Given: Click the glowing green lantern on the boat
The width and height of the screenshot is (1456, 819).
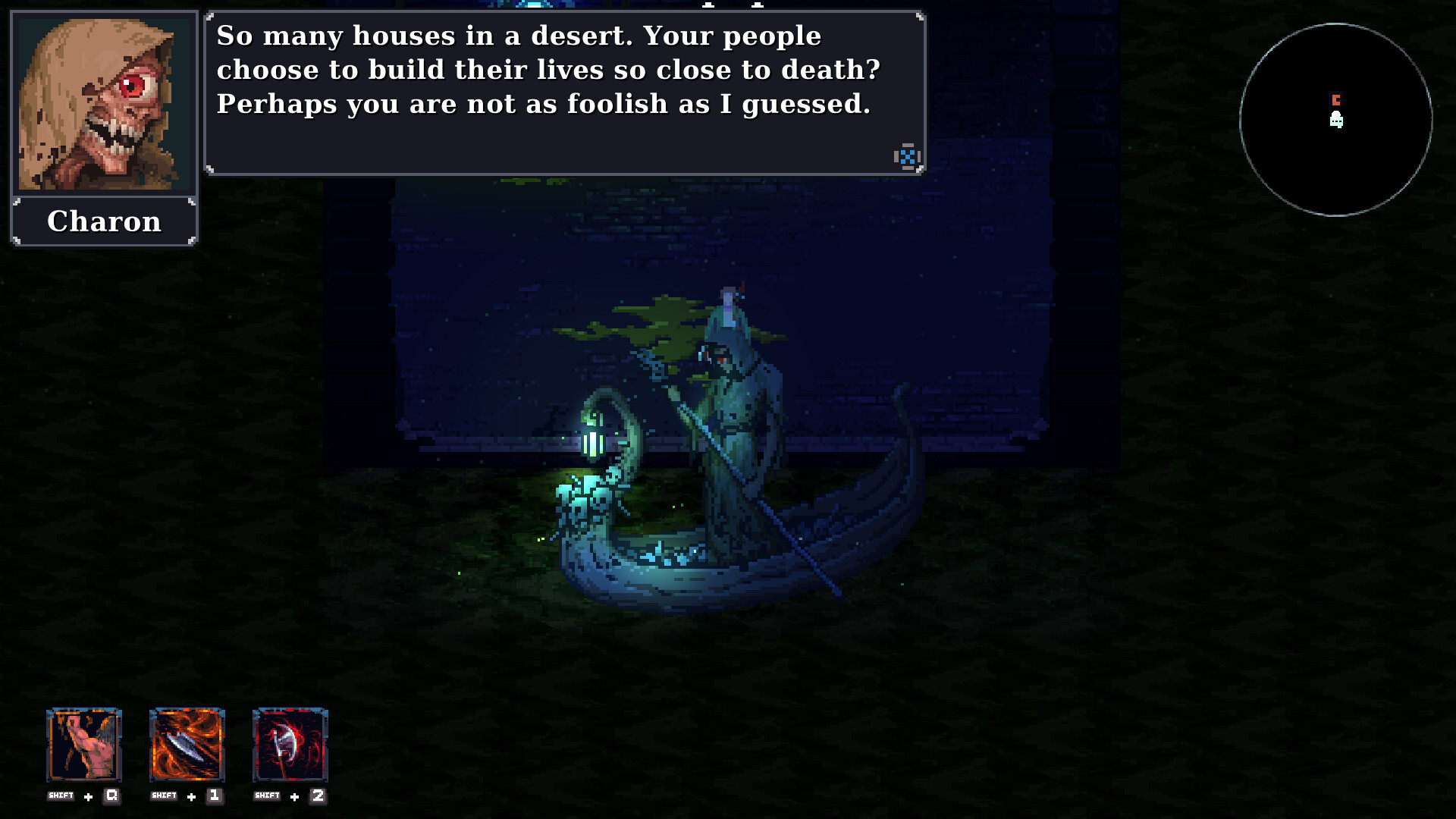Looking at the screenshot, I should tap(594, 440).
